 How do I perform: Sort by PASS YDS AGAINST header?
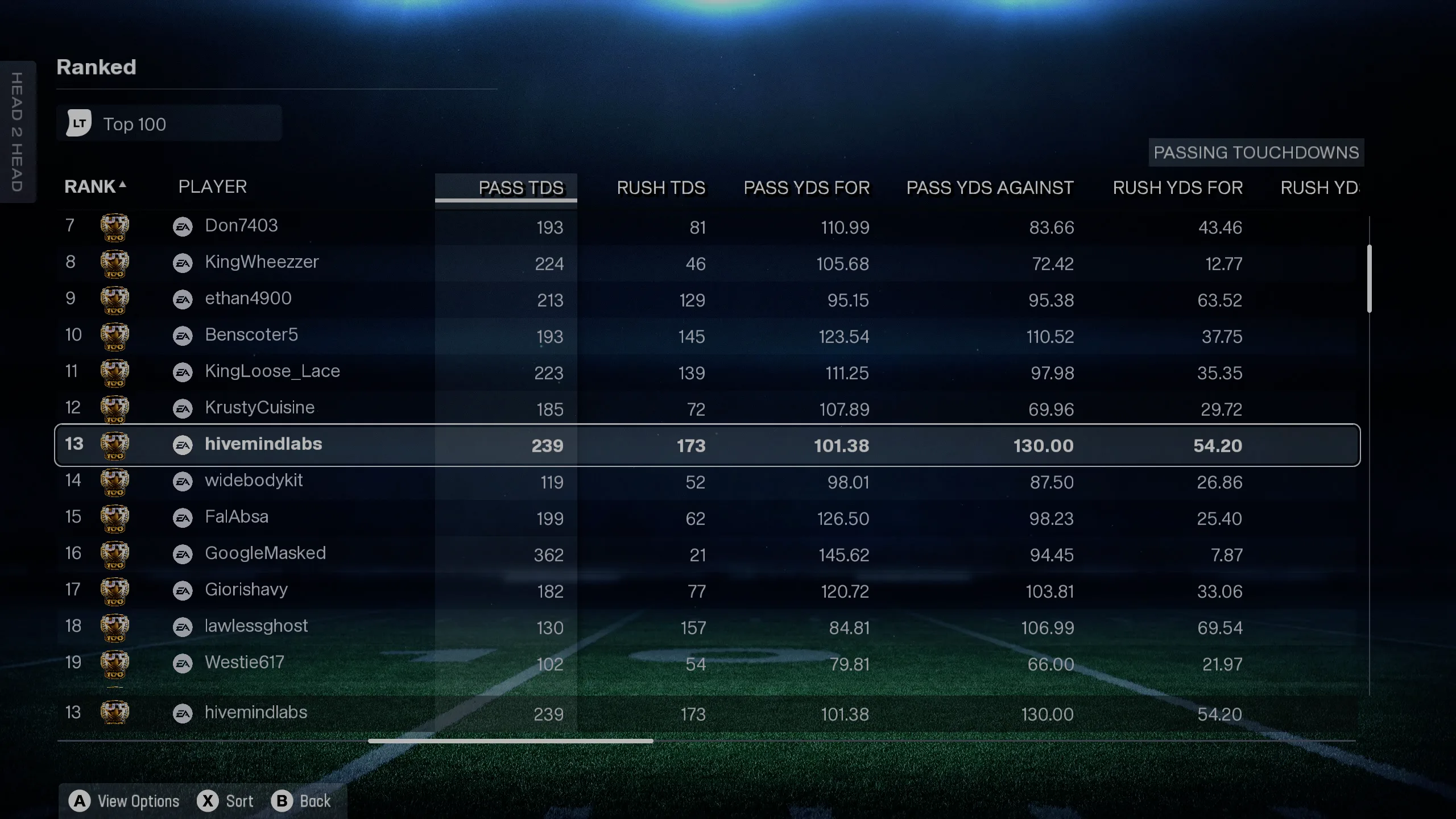pyautogui.click(x=989, y=188)
